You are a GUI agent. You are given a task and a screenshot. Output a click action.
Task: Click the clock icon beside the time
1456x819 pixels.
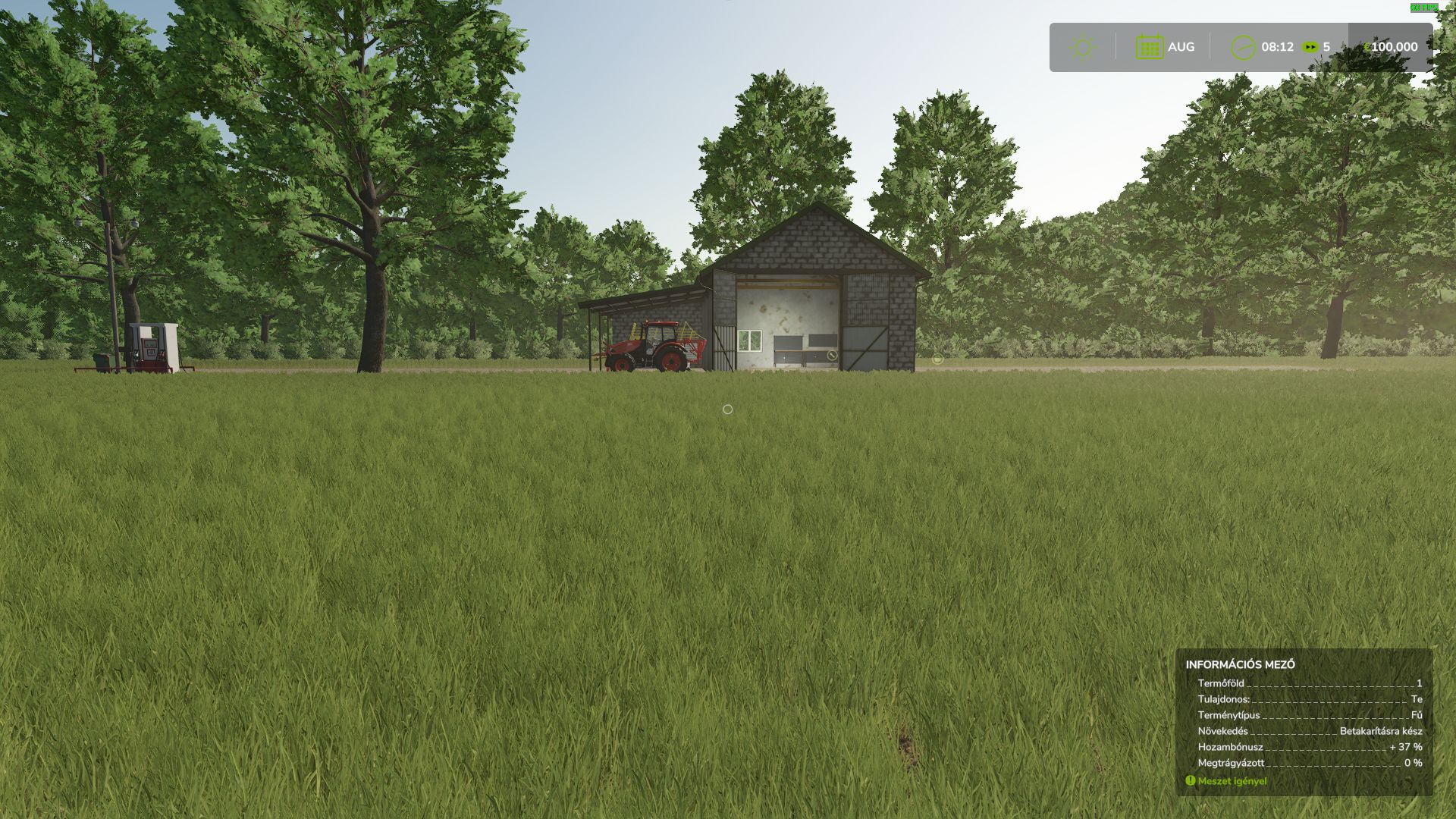pyautogui.click(x=1242, y=47)
